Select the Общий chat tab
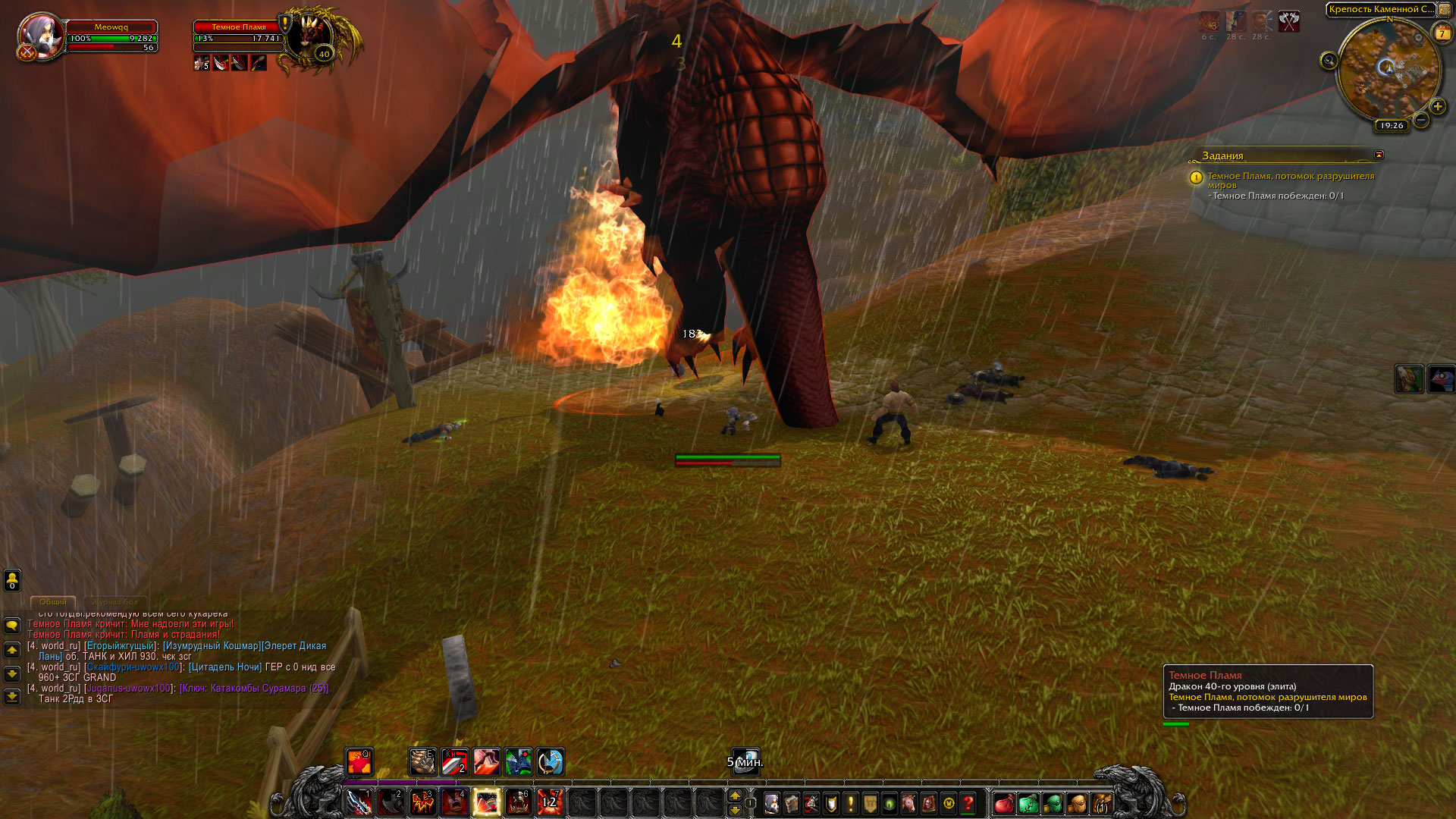The height and width of the screenshot is (819, 1456). (x=53, y=602)
